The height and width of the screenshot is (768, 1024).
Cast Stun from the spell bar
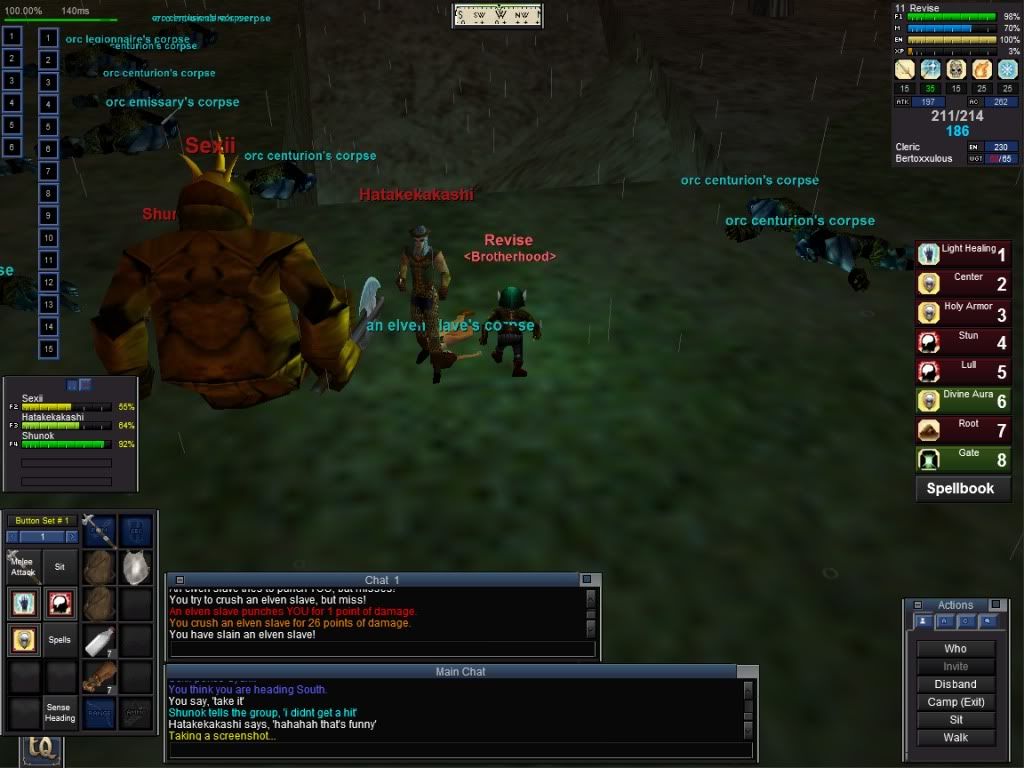964,342
